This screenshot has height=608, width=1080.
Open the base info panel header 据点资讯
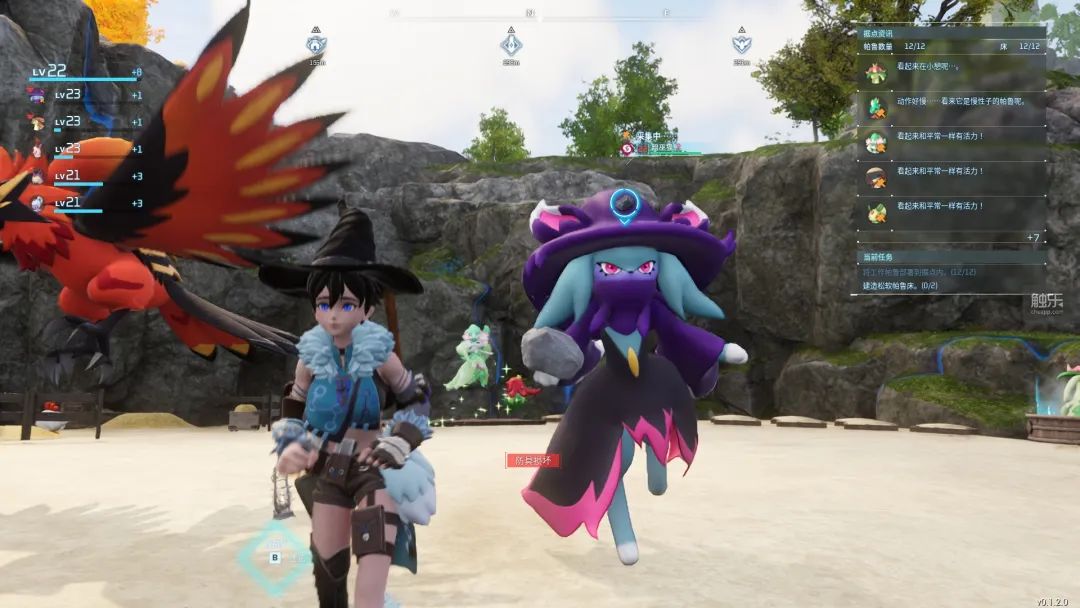click(x=879, y=33)
